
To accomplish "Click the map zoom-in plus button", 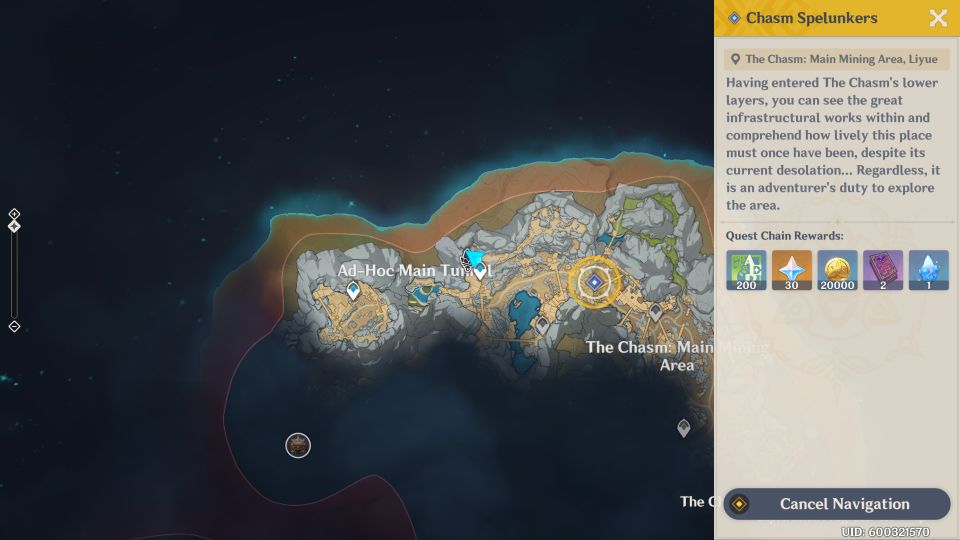I will 14,213.
